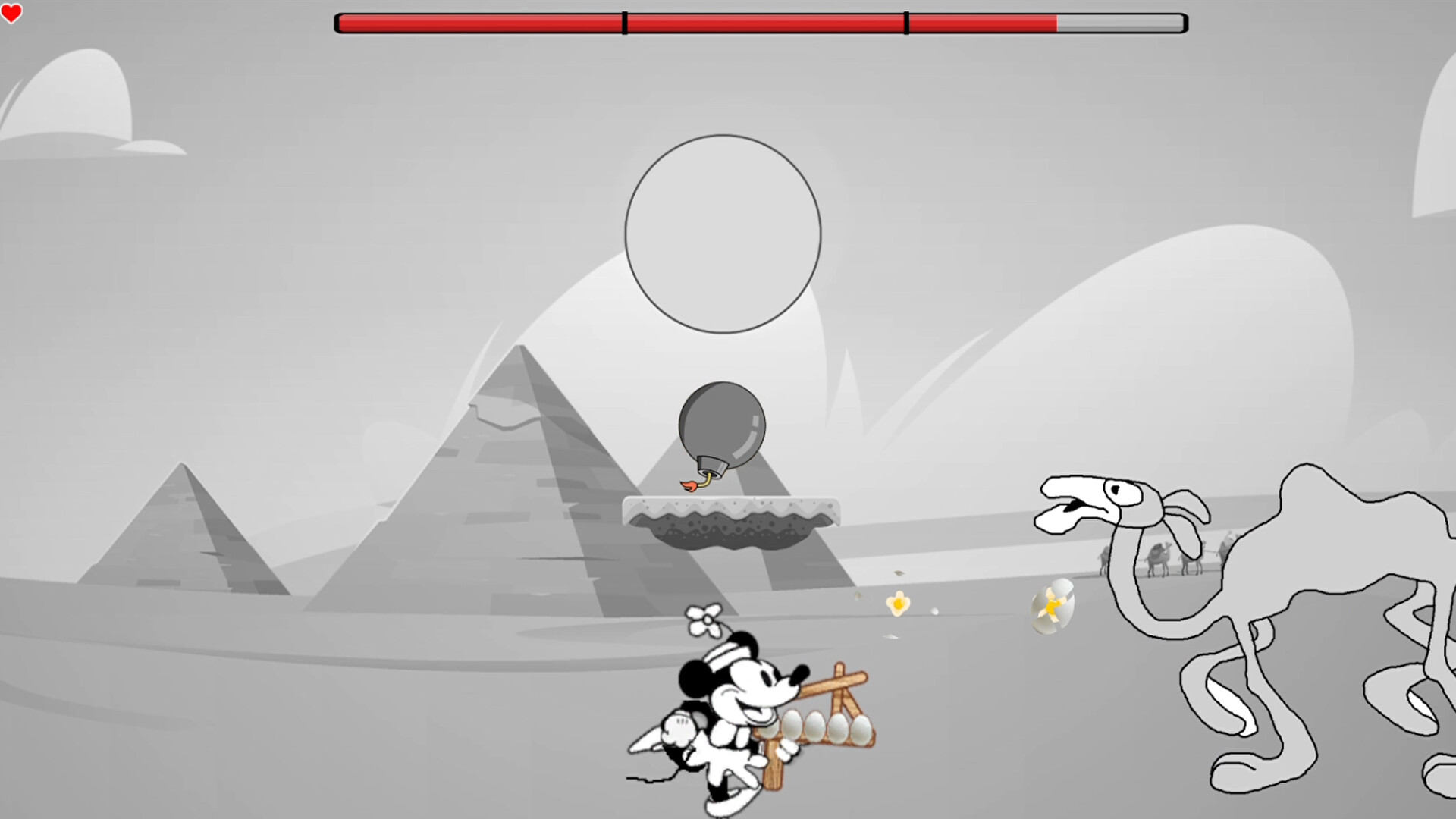Screen dimensions: 1456x819
Task: Select the fried egg pickup
Action: (898, 604)
